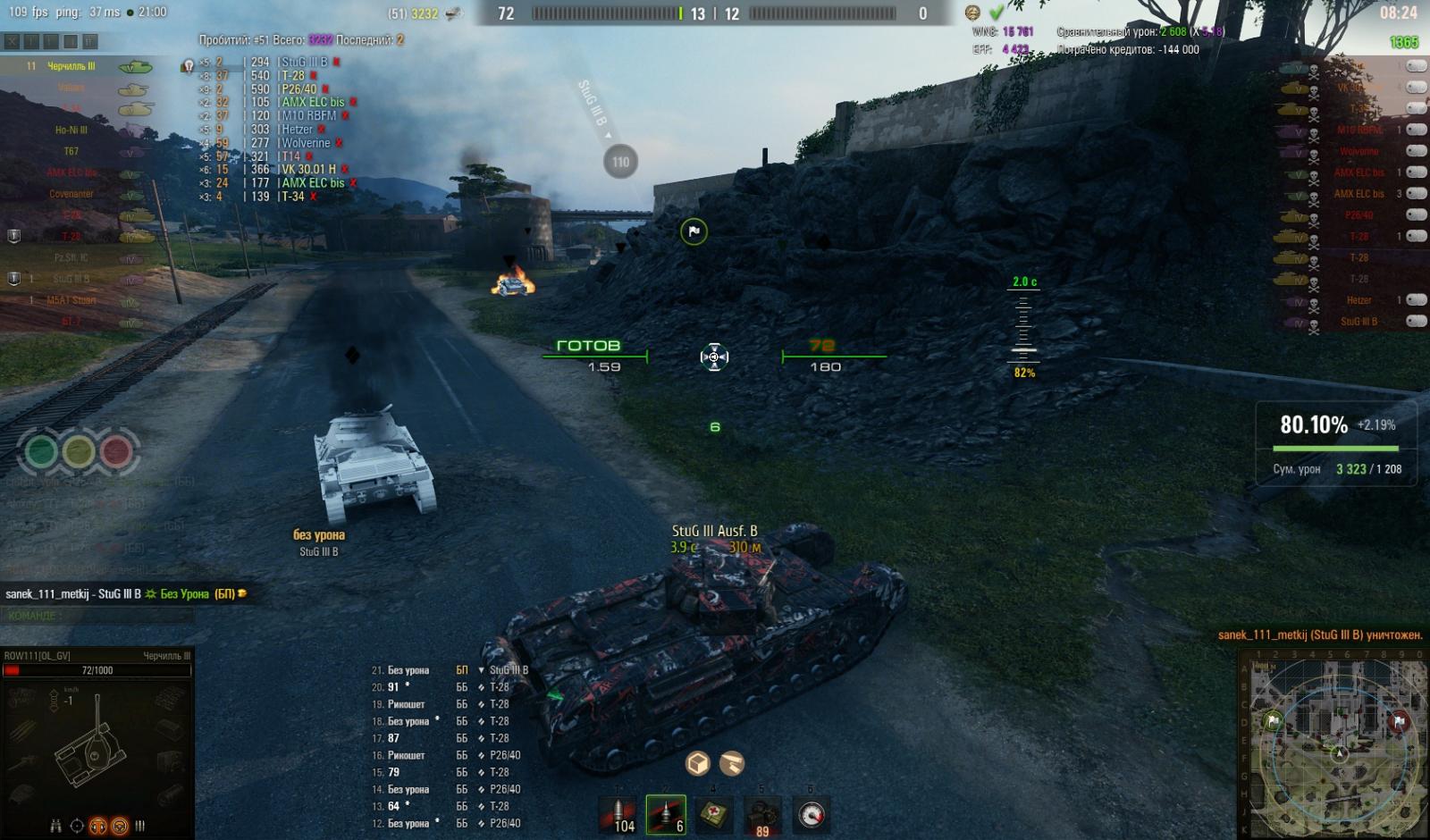This screenshot has width=1430, height=840.
Task: Use the first aid kit consumable
Action: pyautogui.click(x=714, y=815)
